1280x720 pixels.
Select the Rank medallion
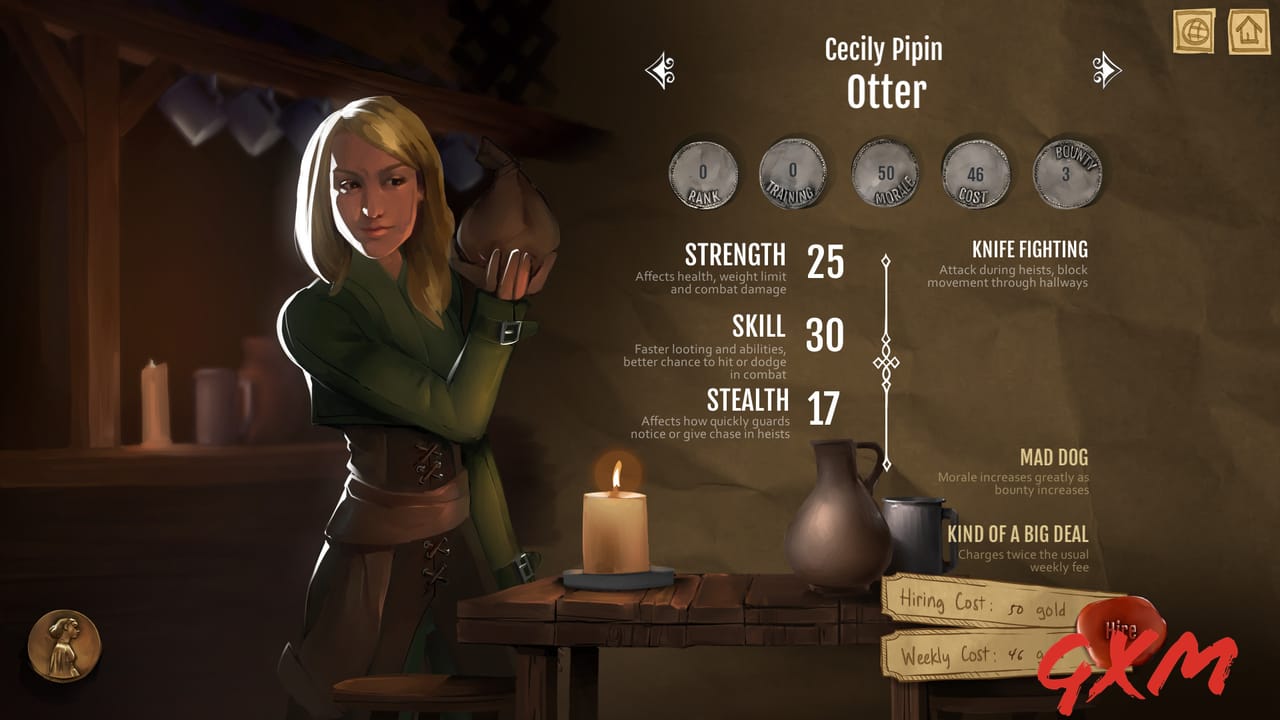point(705,173)
